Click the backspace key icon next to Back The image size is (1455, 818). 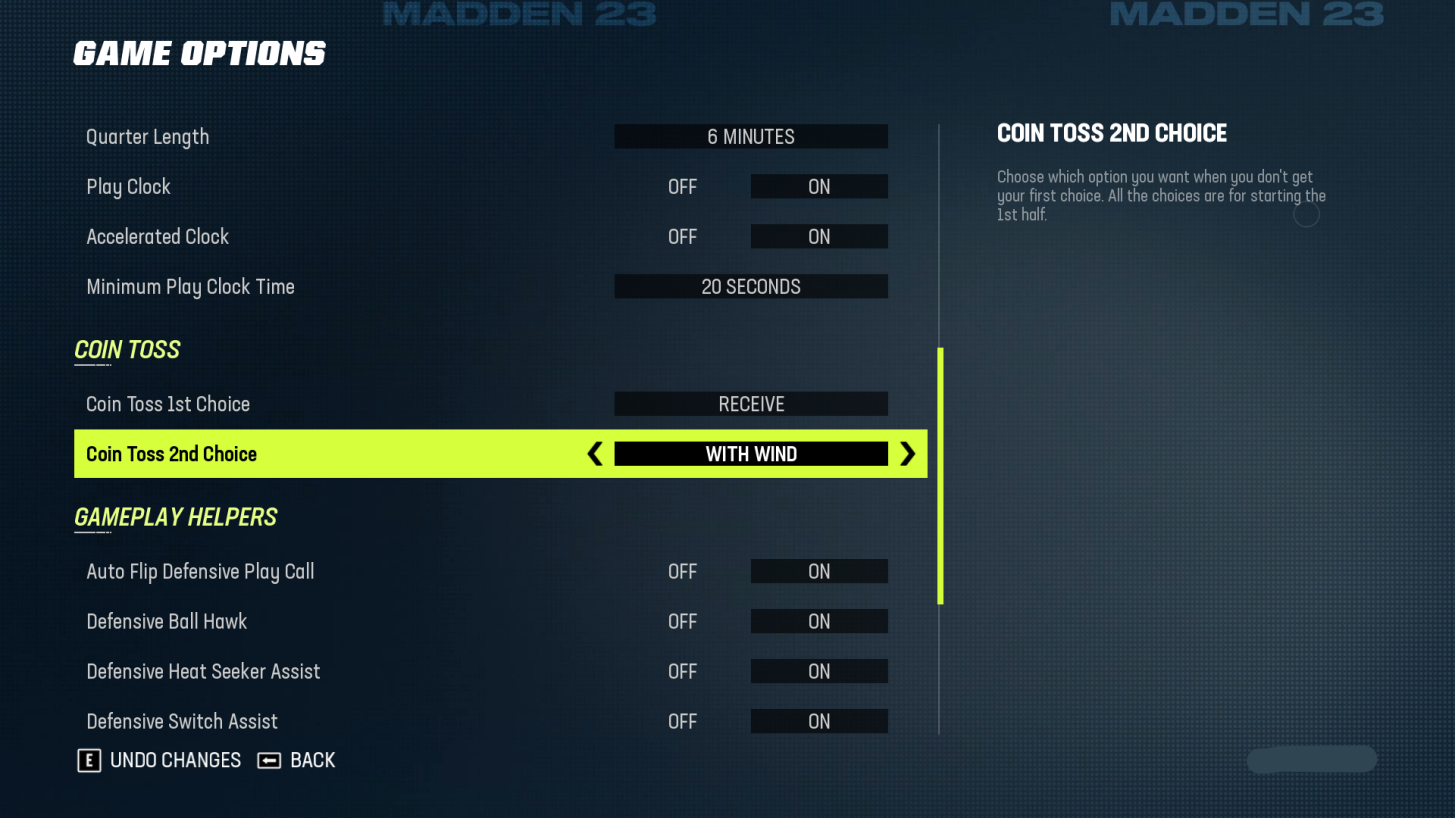tap(267, 760)
